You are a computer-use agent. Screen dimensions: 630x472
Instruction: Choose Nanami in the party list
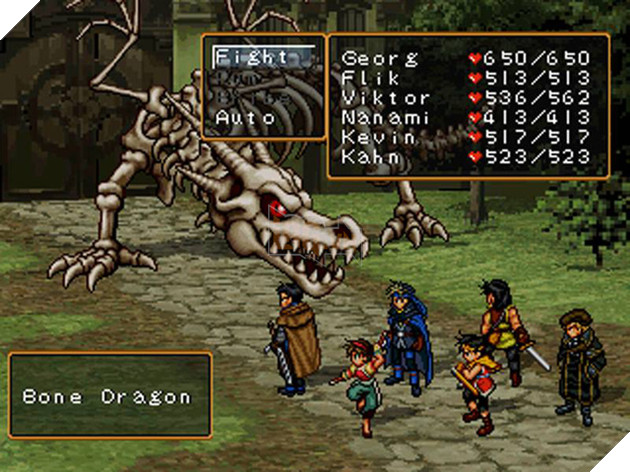point(468,118)
